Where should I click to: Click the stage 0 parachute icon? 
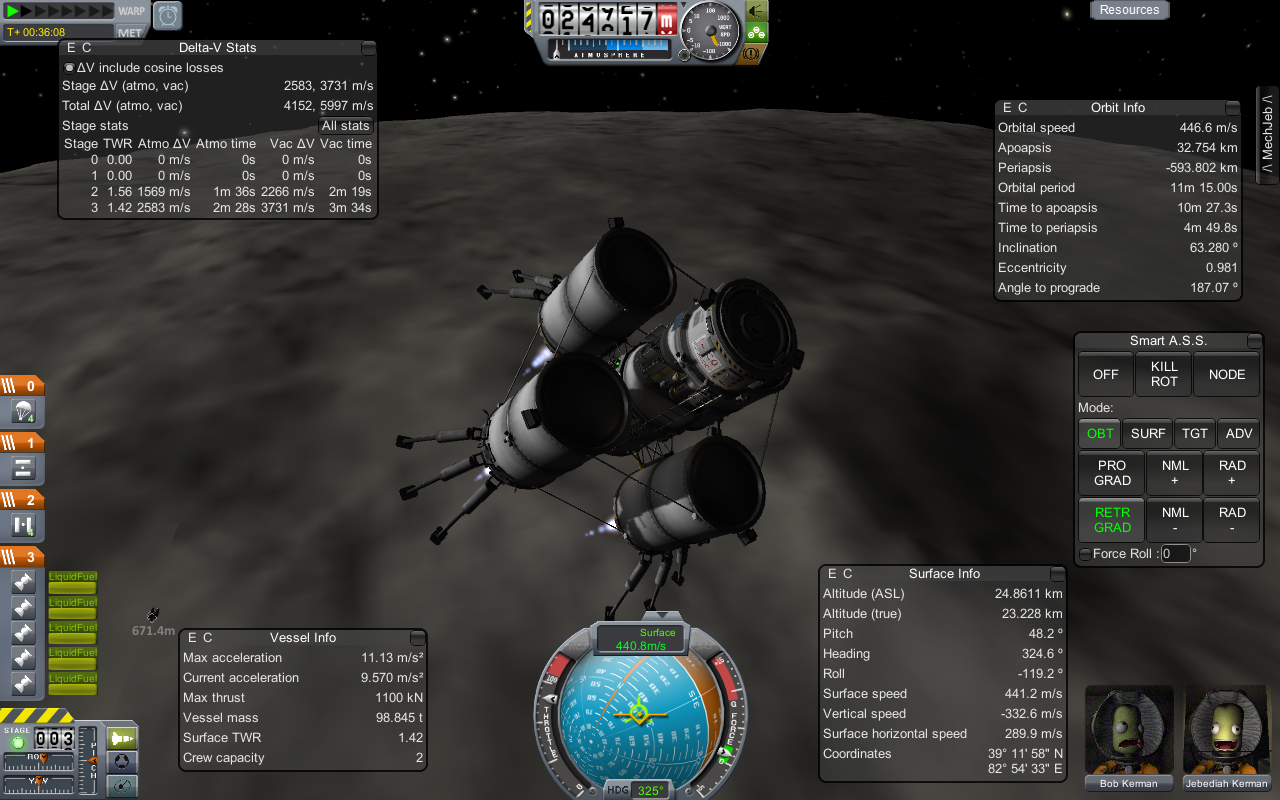pyautogui.click(x=24, y=412)
